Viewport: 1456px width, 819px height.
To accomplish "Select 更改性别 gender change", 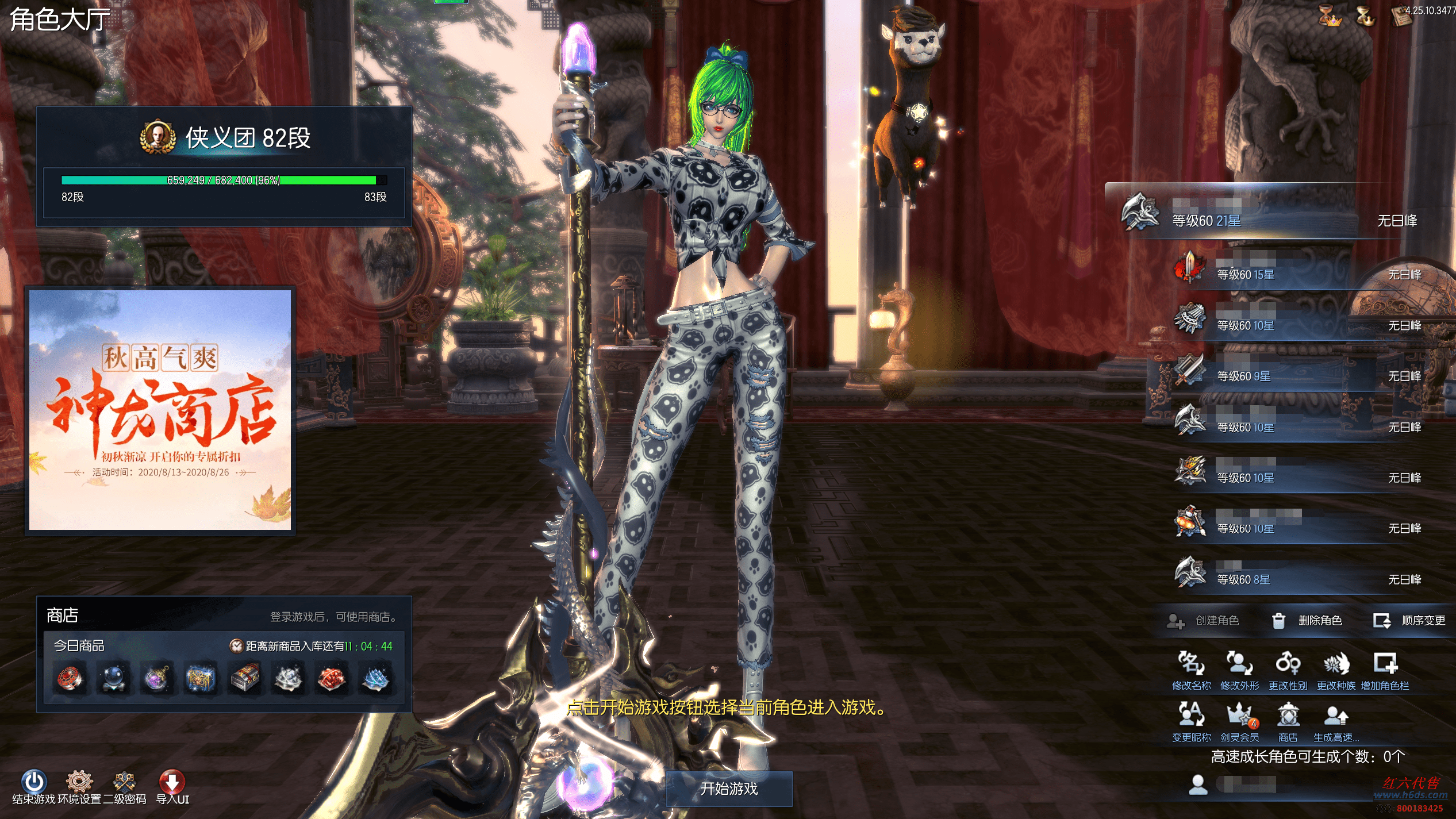I will (x=1288, y=670).
